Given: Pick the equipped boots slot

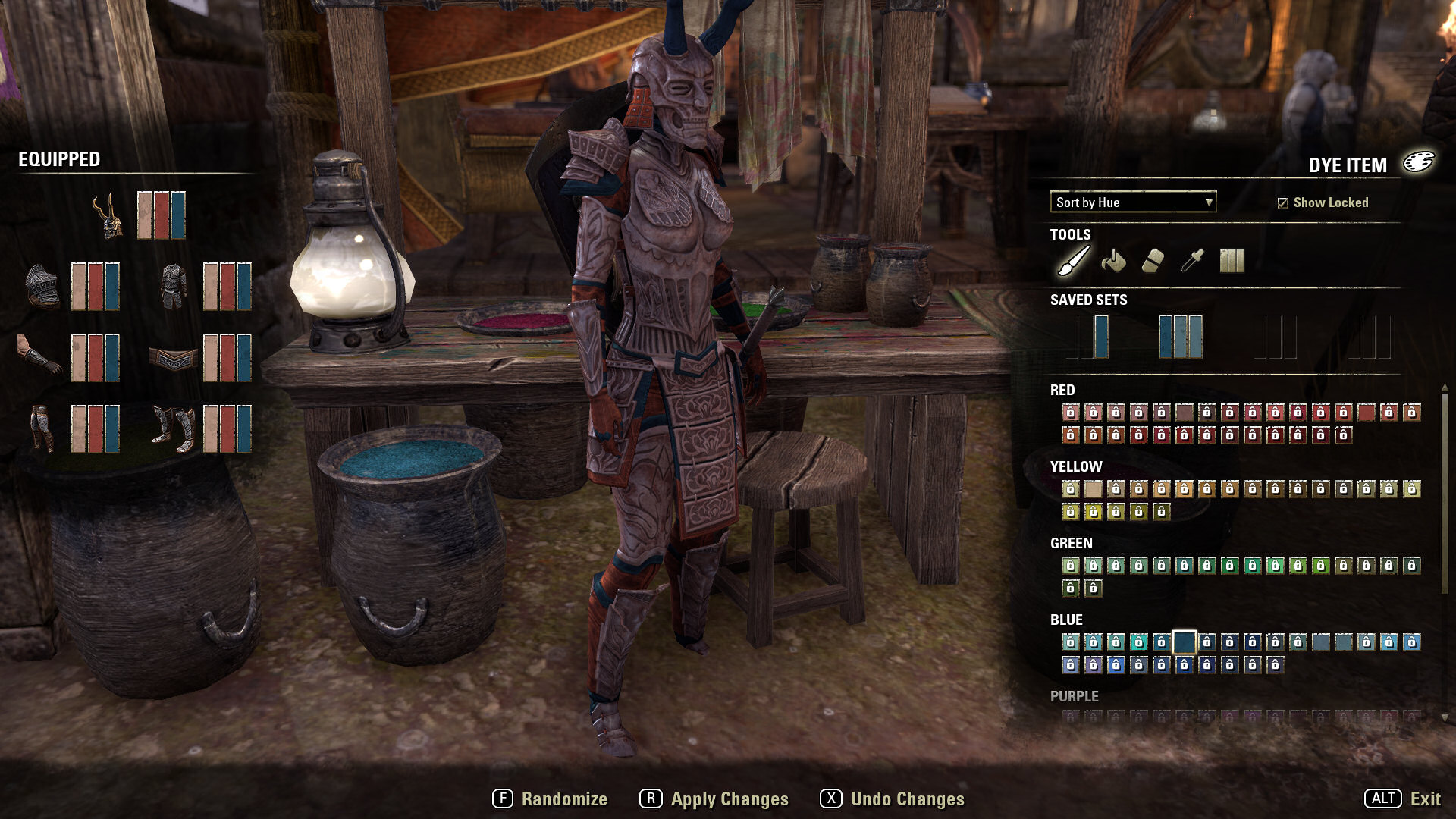Looking at the screenshot, I should pyautogui.click(x=174, y=428).
